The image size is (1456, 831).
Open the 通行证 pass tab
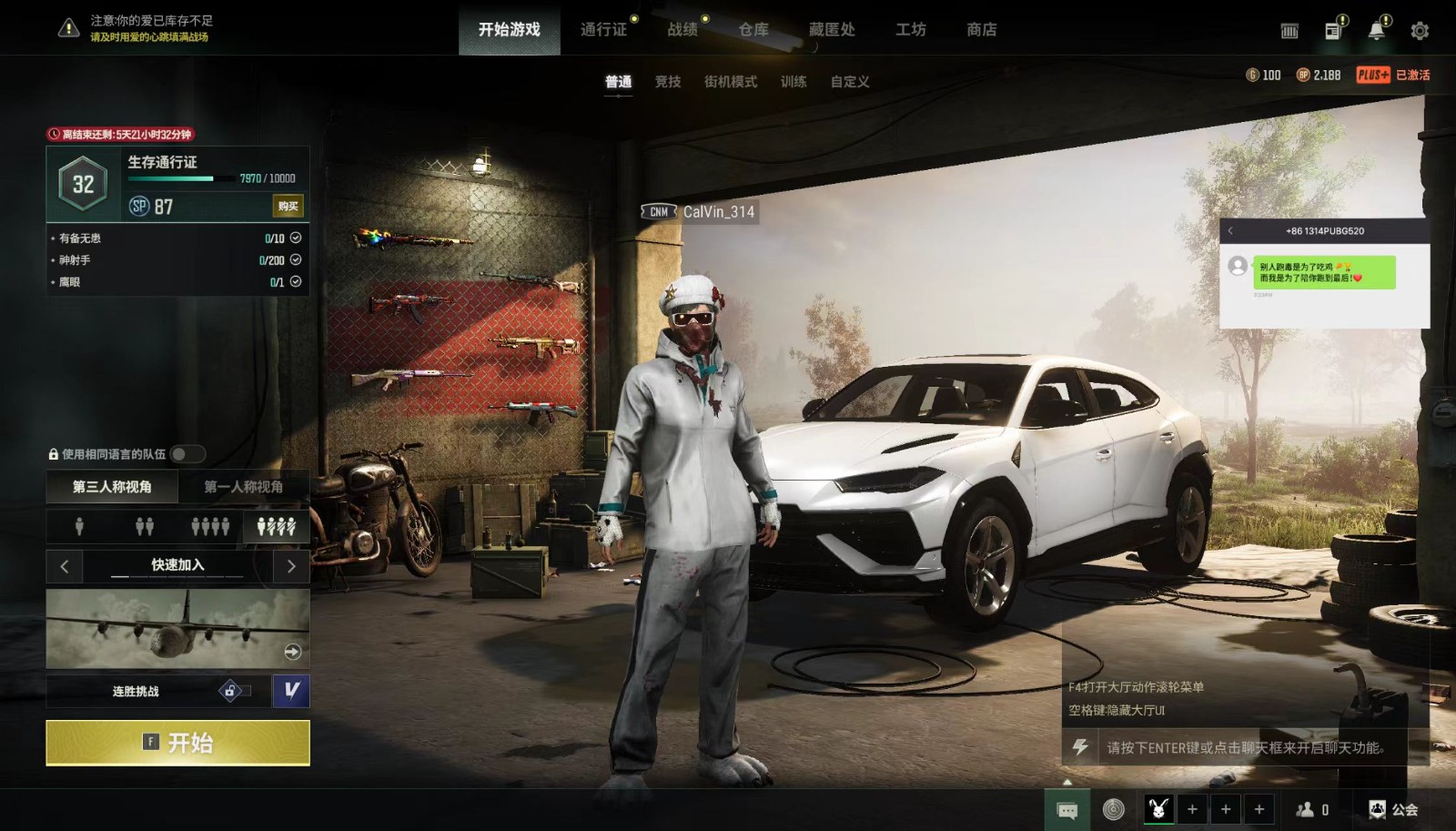coord(603,30)
